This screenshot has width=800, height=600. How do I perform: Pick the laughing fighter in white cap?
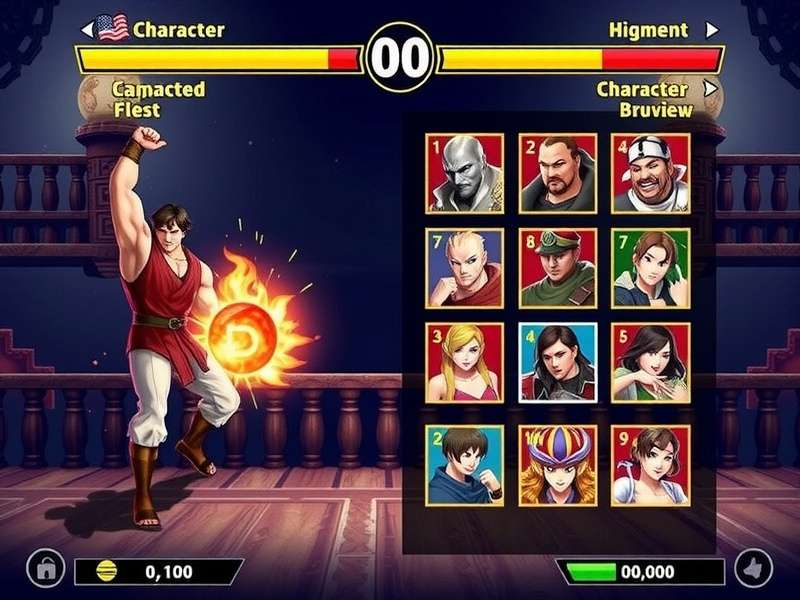point(651,173)
